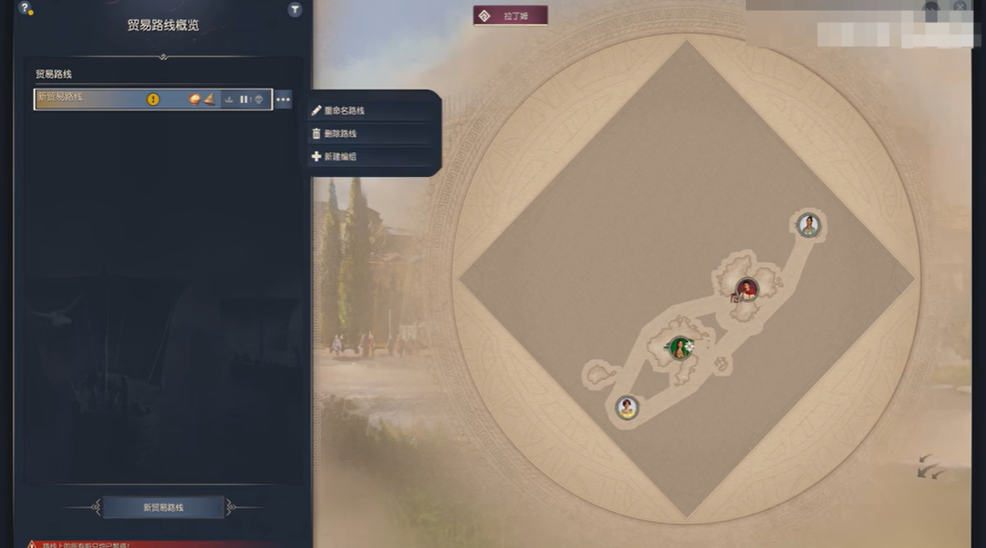Open the question mark help icon
986x548 pixels.
[24, 9]
